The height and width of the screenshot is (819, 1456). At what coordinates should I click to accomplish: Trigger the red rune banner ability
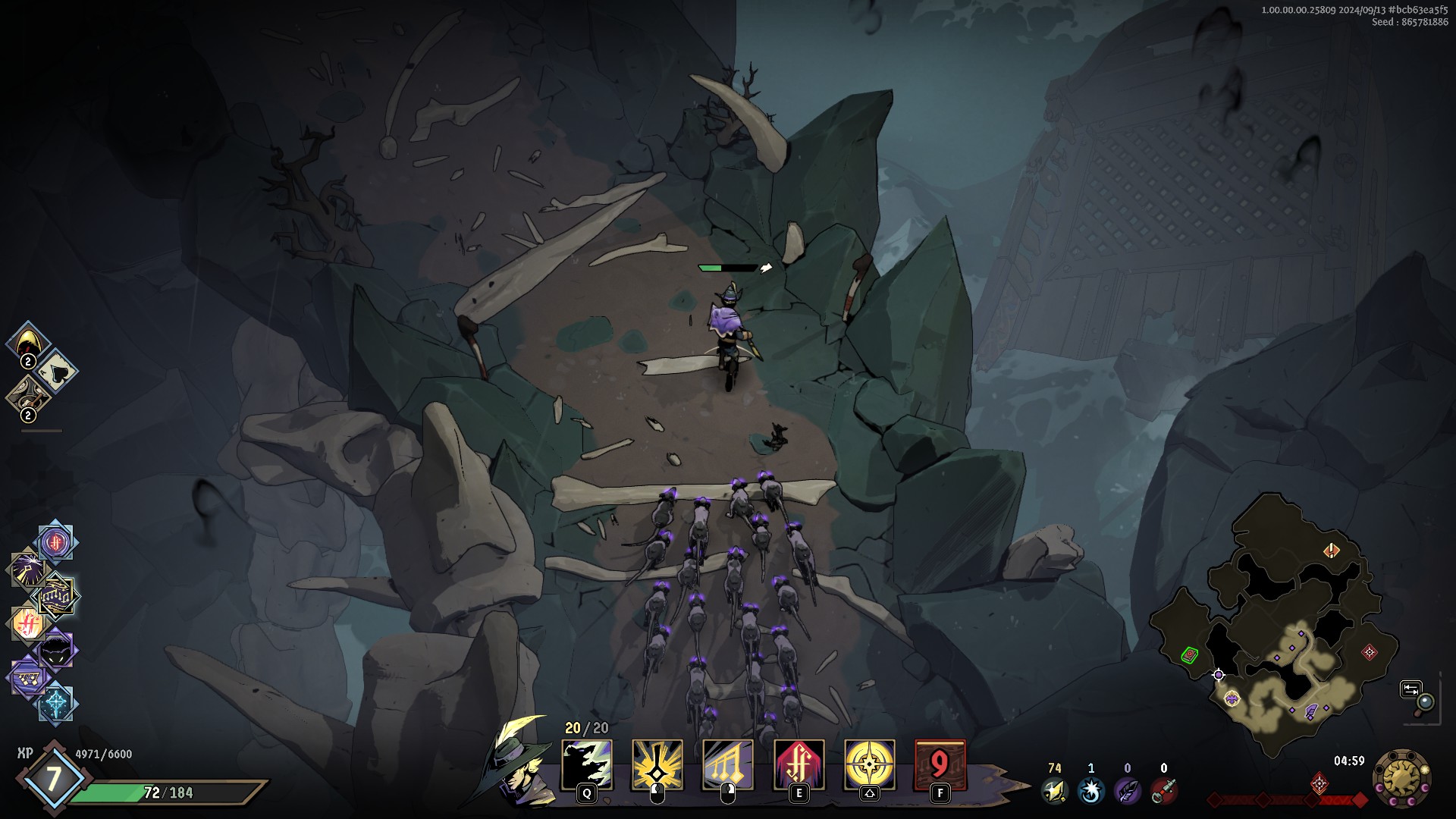(x=799, y=764)
